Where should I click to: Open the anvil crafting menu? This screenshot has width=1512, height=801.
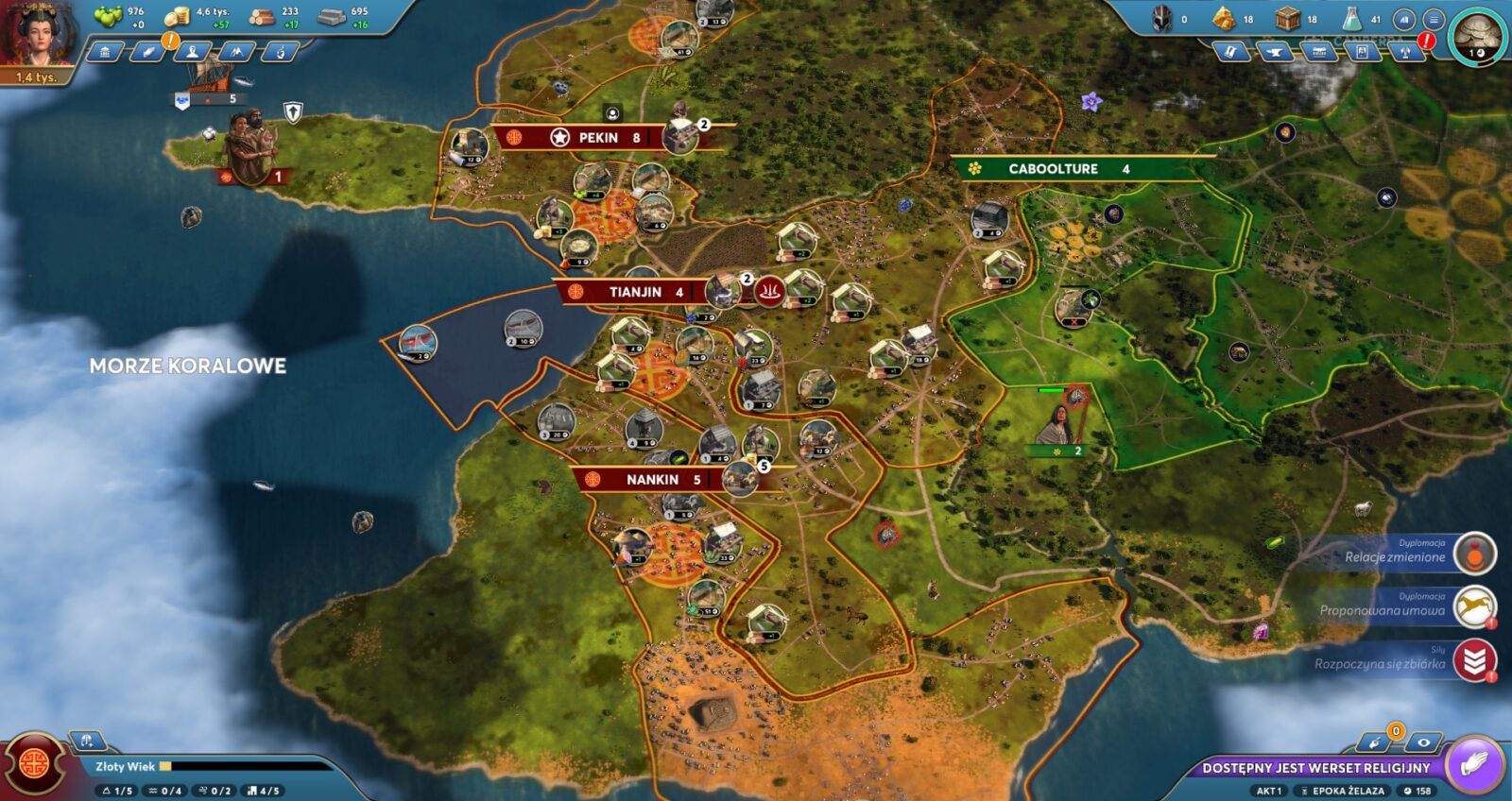1274,53
